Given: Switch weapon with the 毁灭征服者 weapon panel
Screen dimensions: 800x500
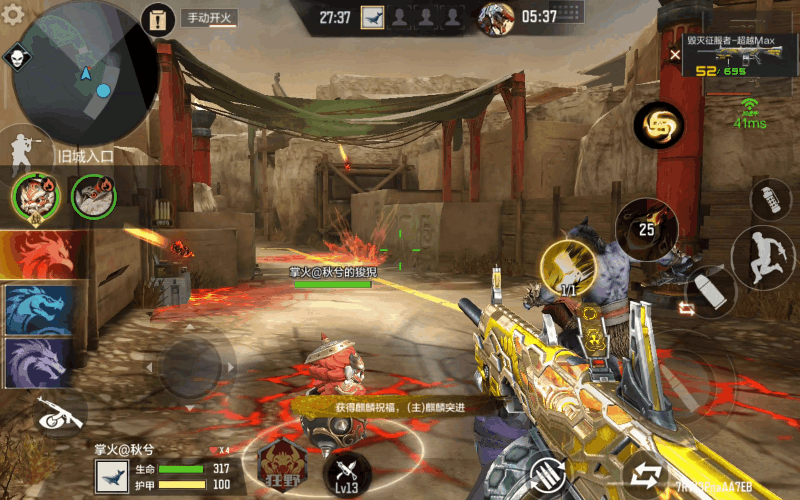Looking at the screenshot, I should 739,55.
